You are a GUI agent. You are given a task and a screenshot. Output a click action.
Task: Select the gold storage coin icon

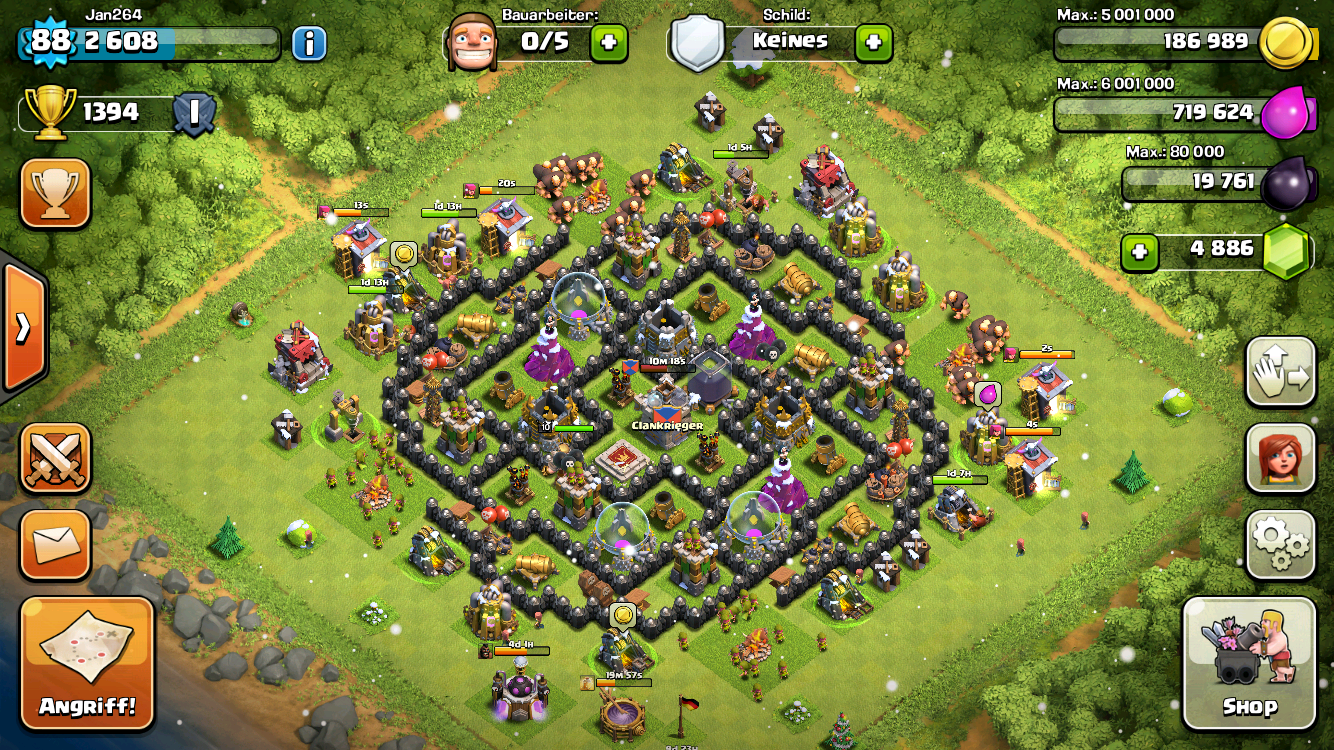coord(1284,43)
